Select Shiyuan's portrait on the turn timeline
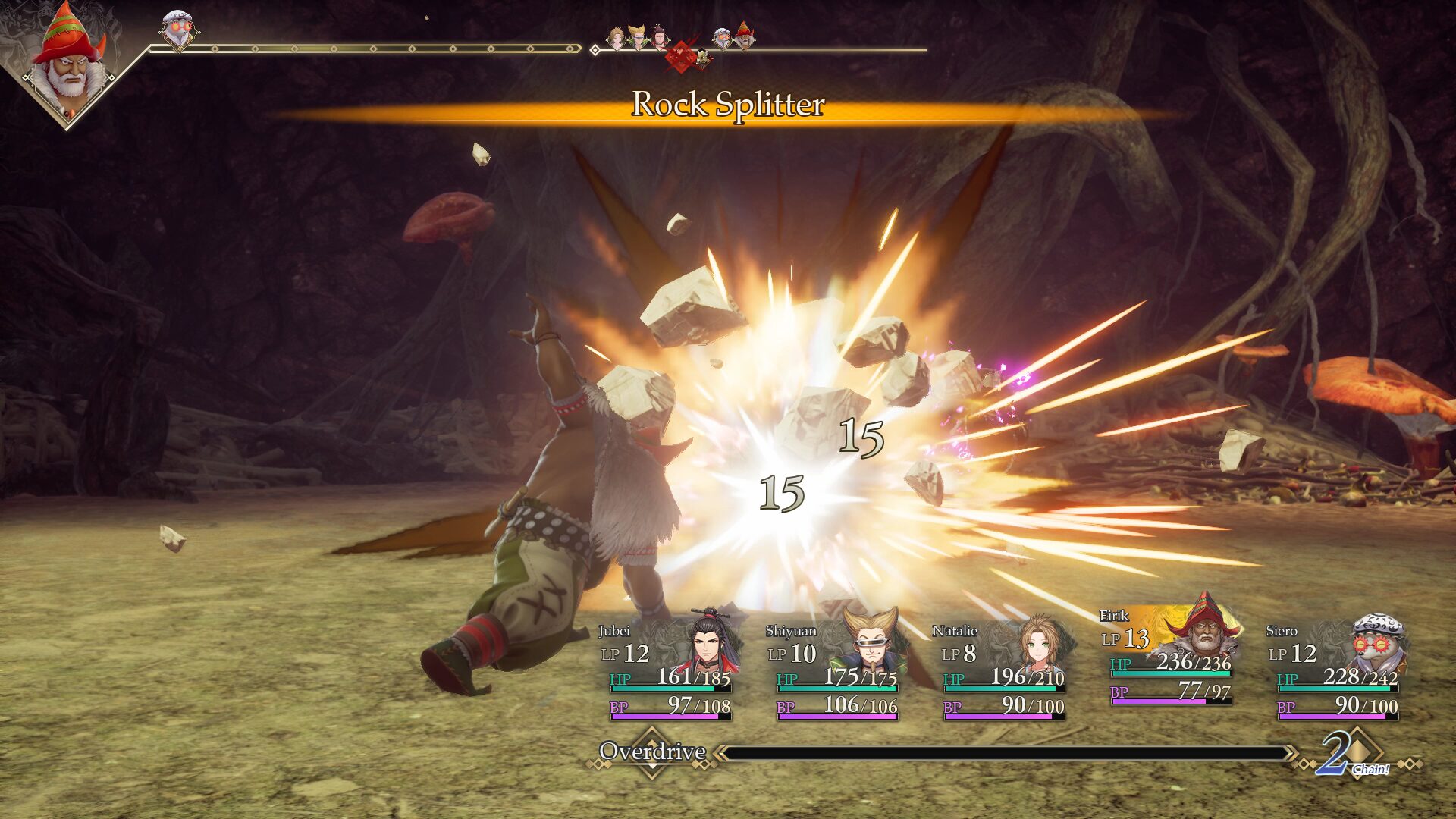 pos(639,36)
